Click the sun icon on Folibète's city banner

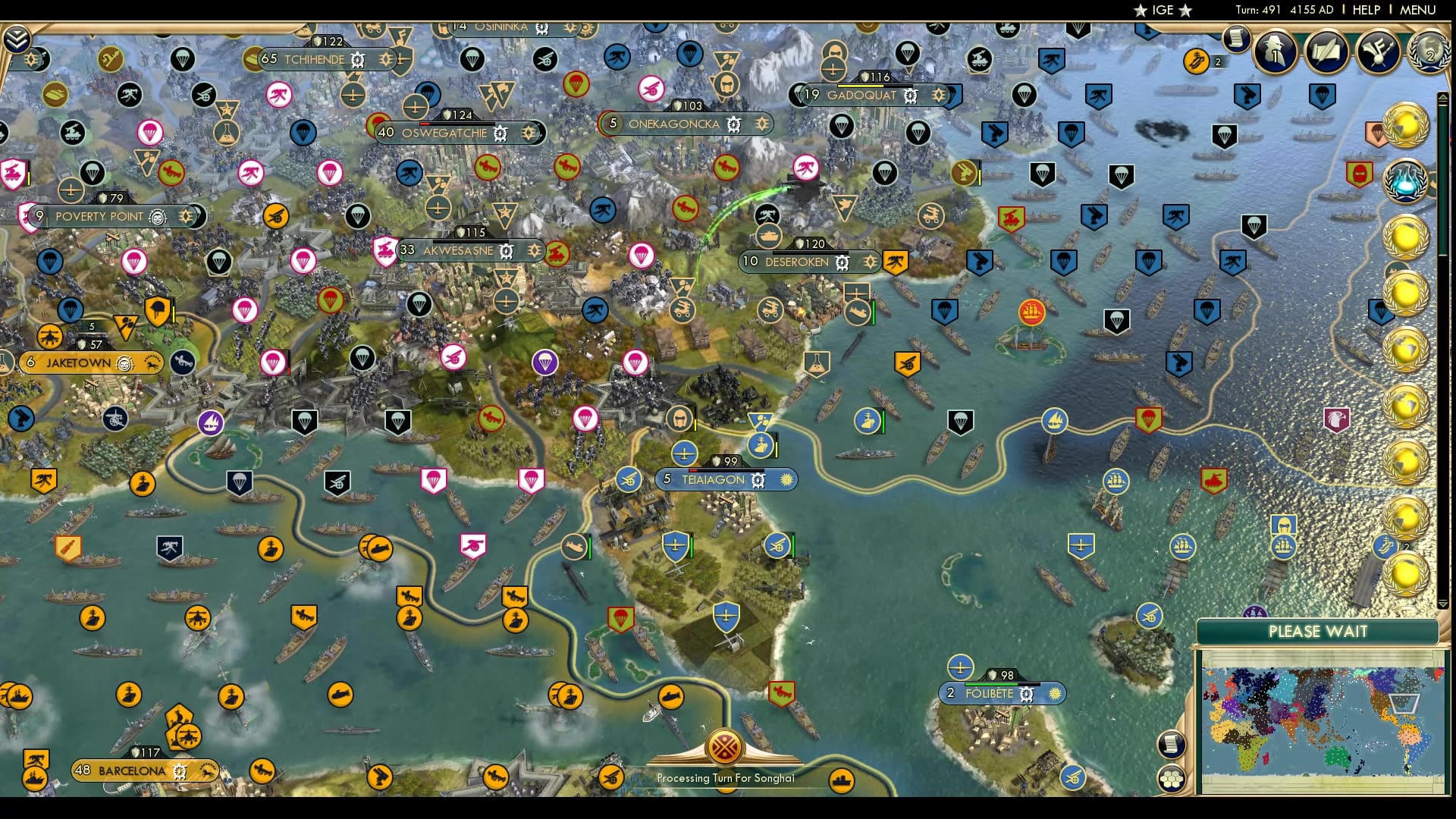[1054, 693]
